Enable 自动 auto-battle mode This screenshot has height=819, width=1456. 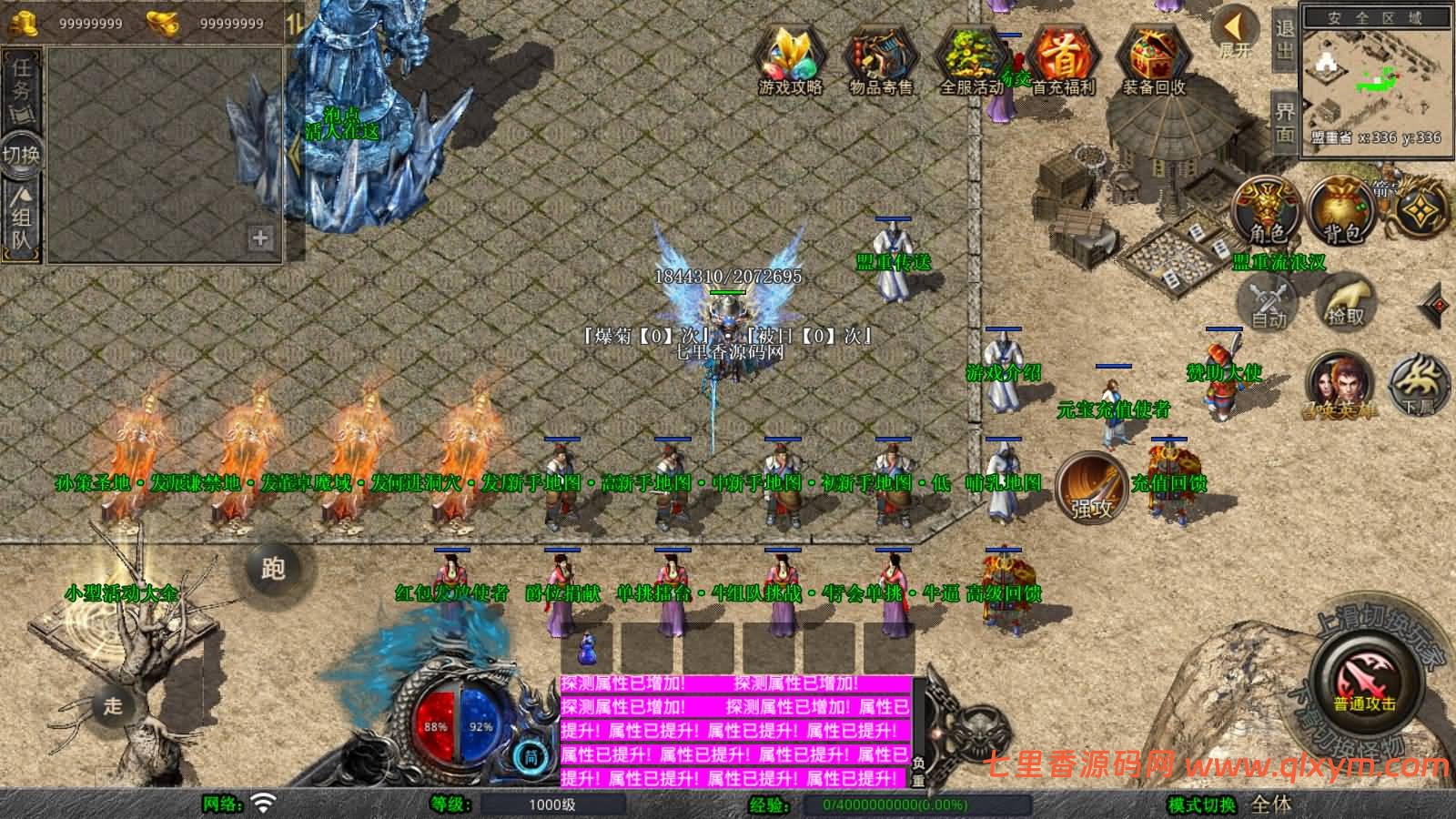pos(1268,303)
